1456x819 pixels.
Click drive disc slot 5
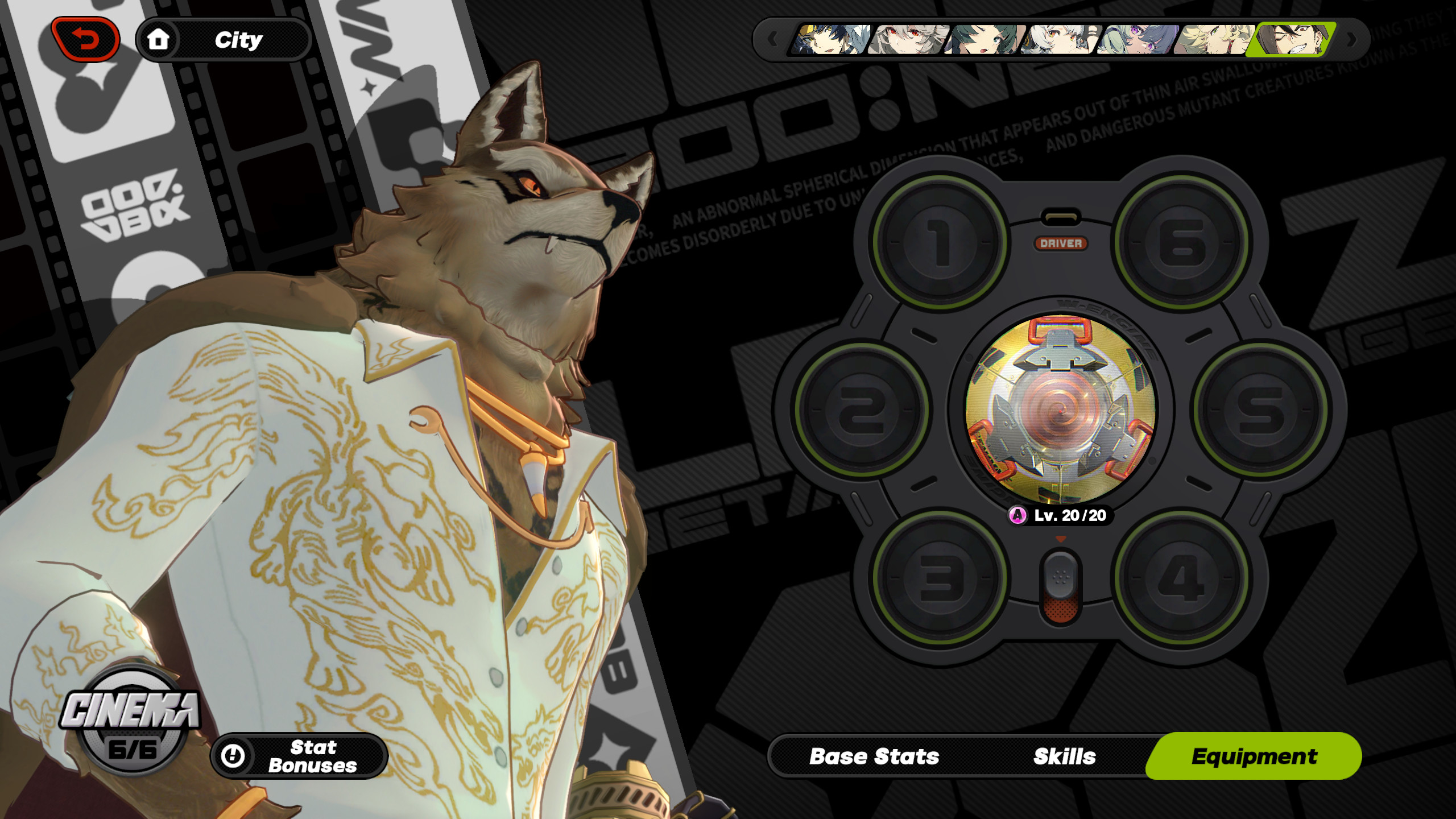1260,409
